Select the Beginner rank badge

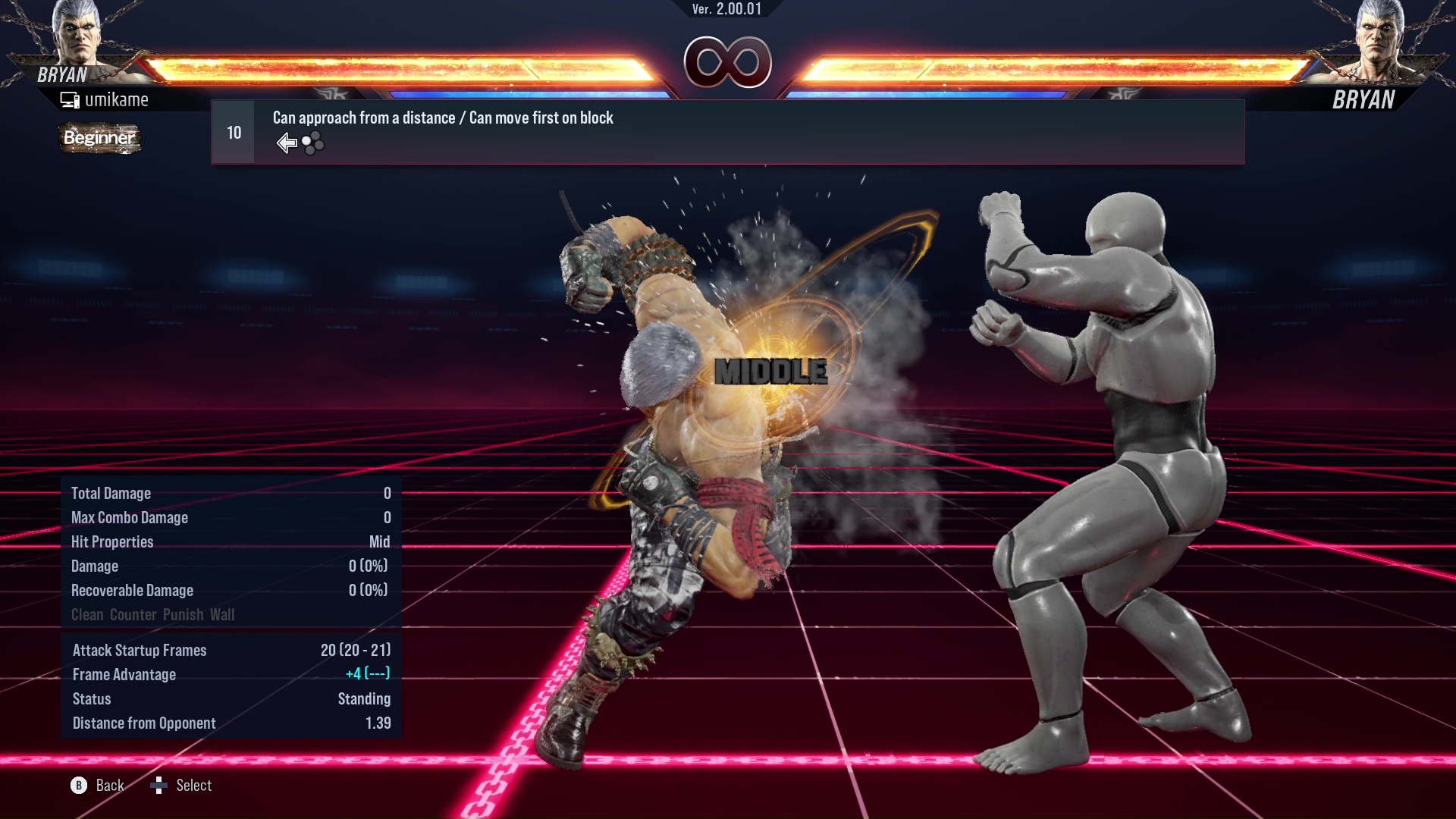[99, 139]
